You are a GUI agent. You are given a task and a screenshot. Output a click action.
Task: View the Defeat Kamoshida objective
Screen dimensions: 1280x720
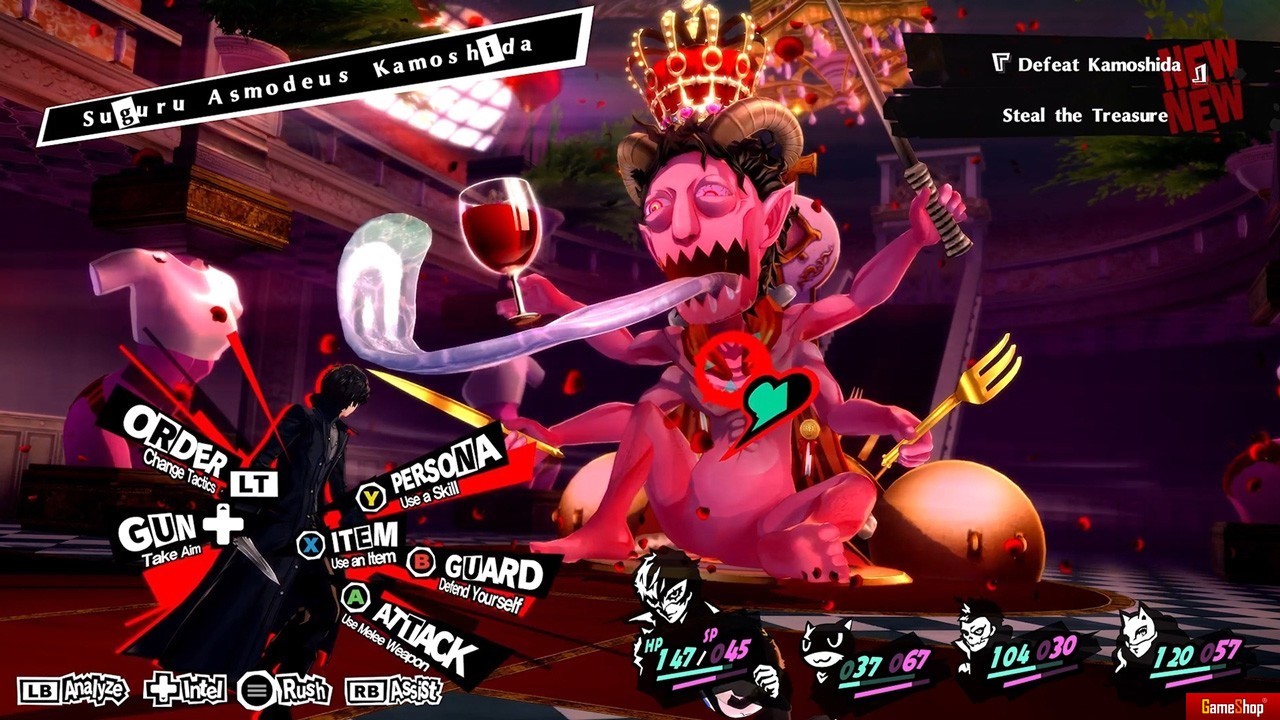(x=1098, y=65)
